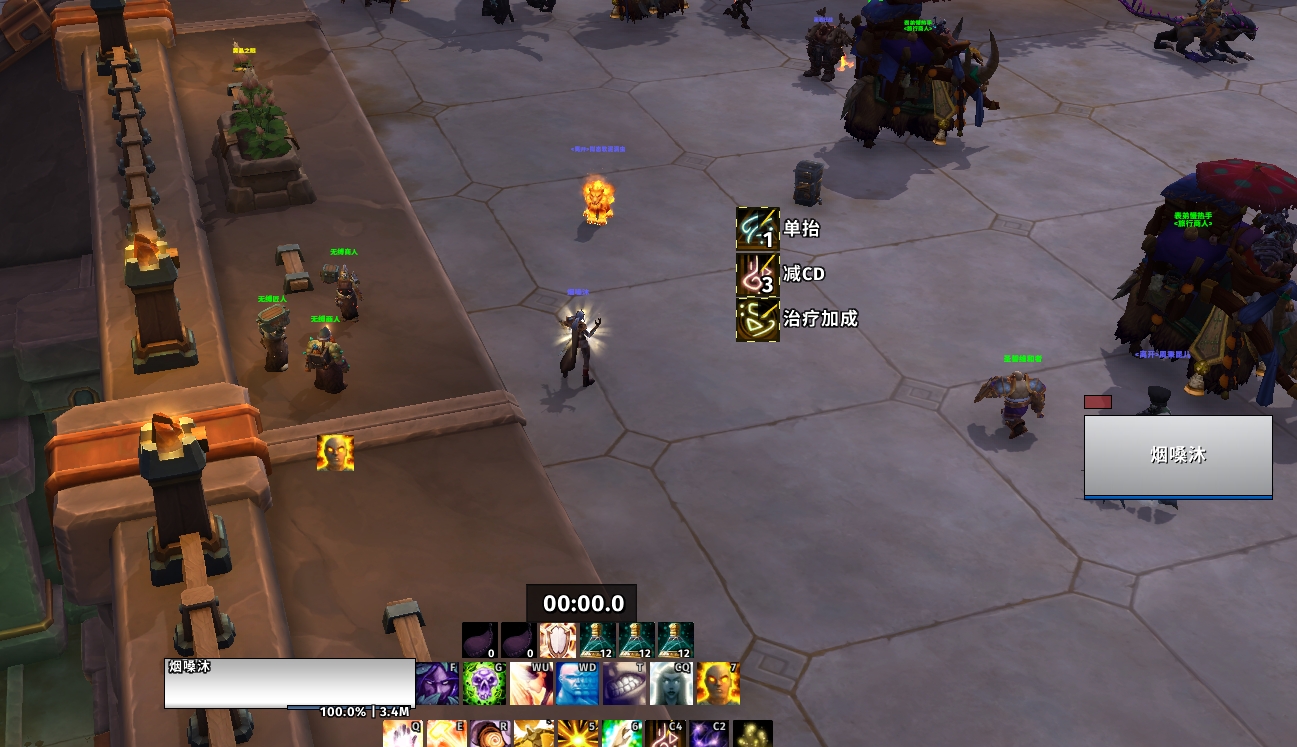The image size is (1297, 747).
Task: Activate the 减CD cooldown reduction icon
Action: tap(757, 274)
